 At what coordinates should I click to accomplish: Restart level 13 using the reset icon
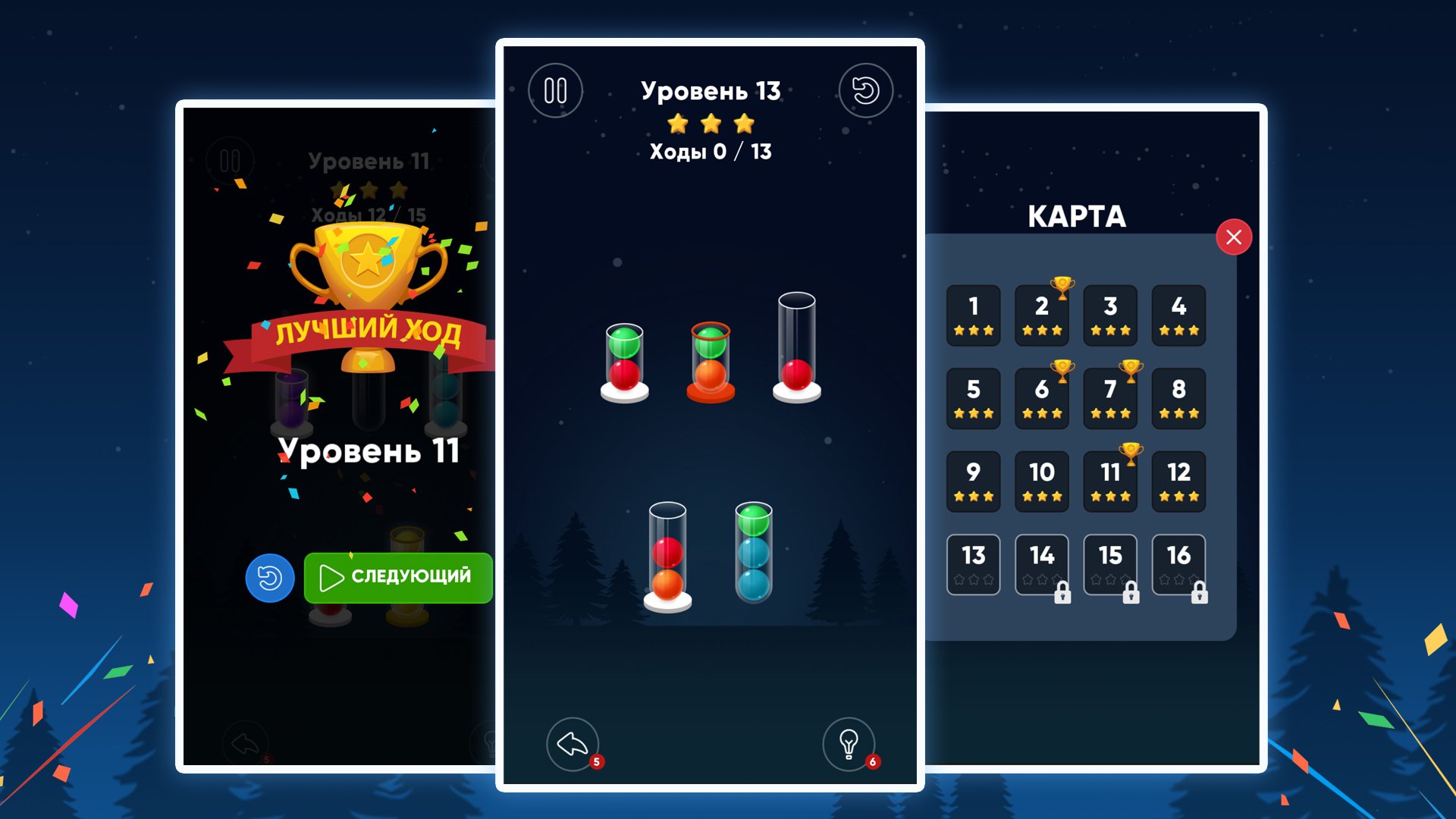pyautogui.click(x=866, y=91)
